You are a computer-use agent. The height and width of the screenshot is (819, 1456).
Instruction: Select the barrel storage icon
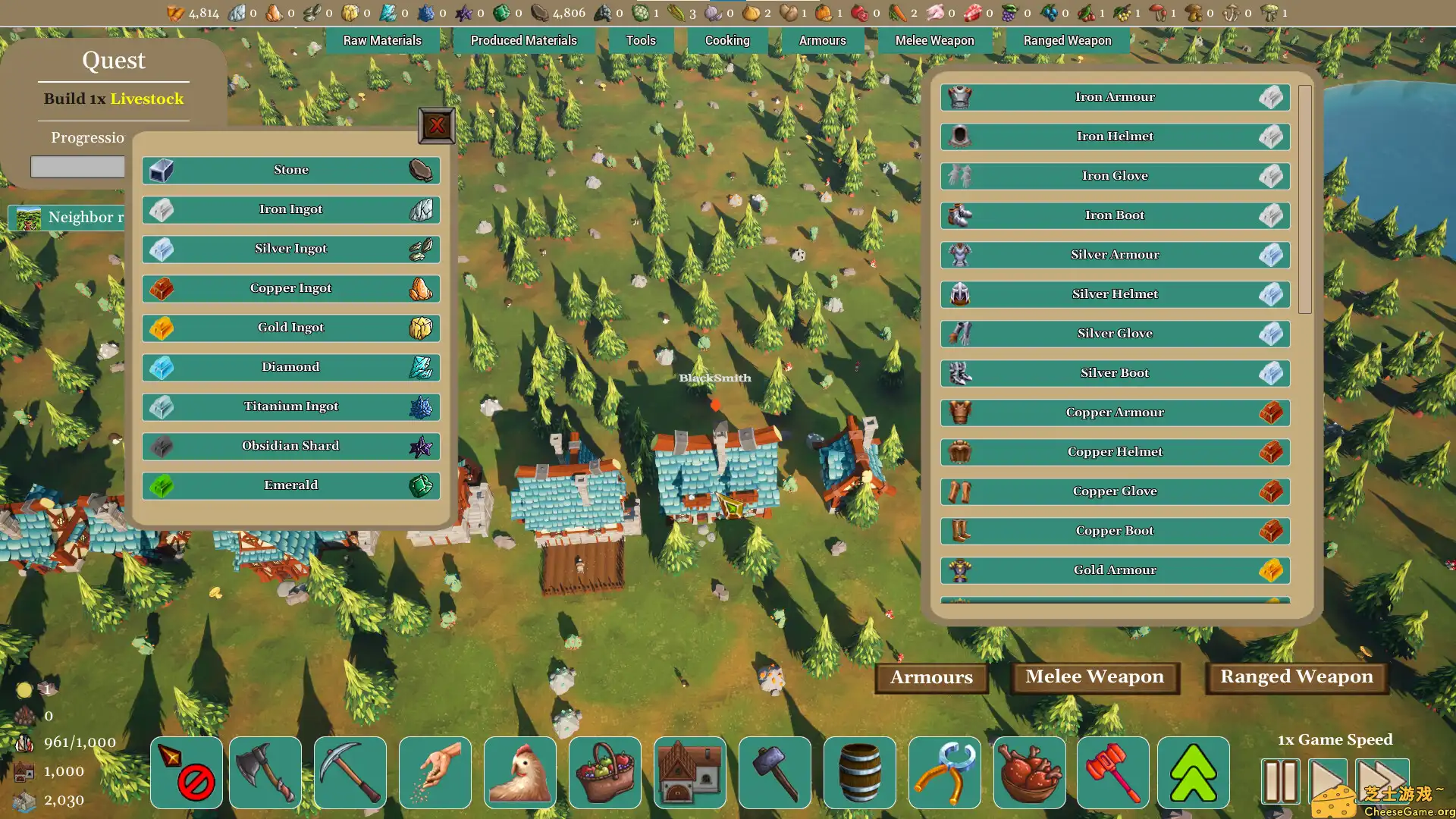[x=859, y=772]
